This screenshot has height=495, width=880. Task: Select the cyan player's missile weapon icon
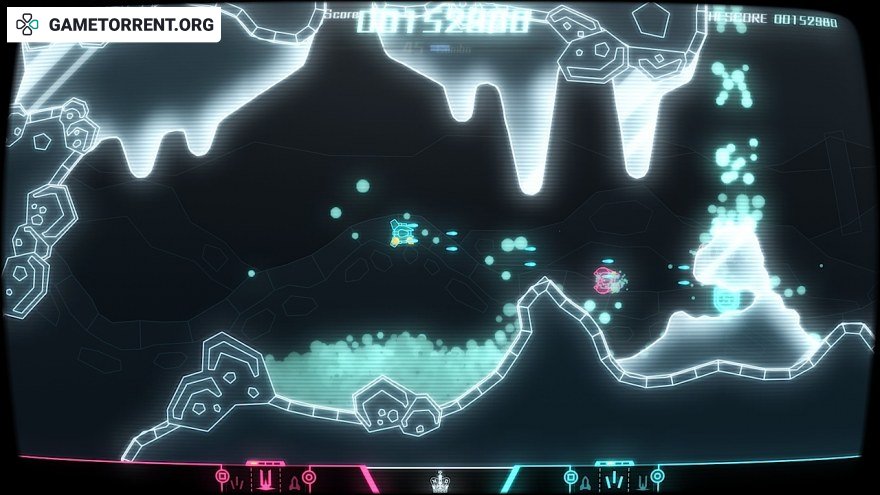click(x=585, y=482)
